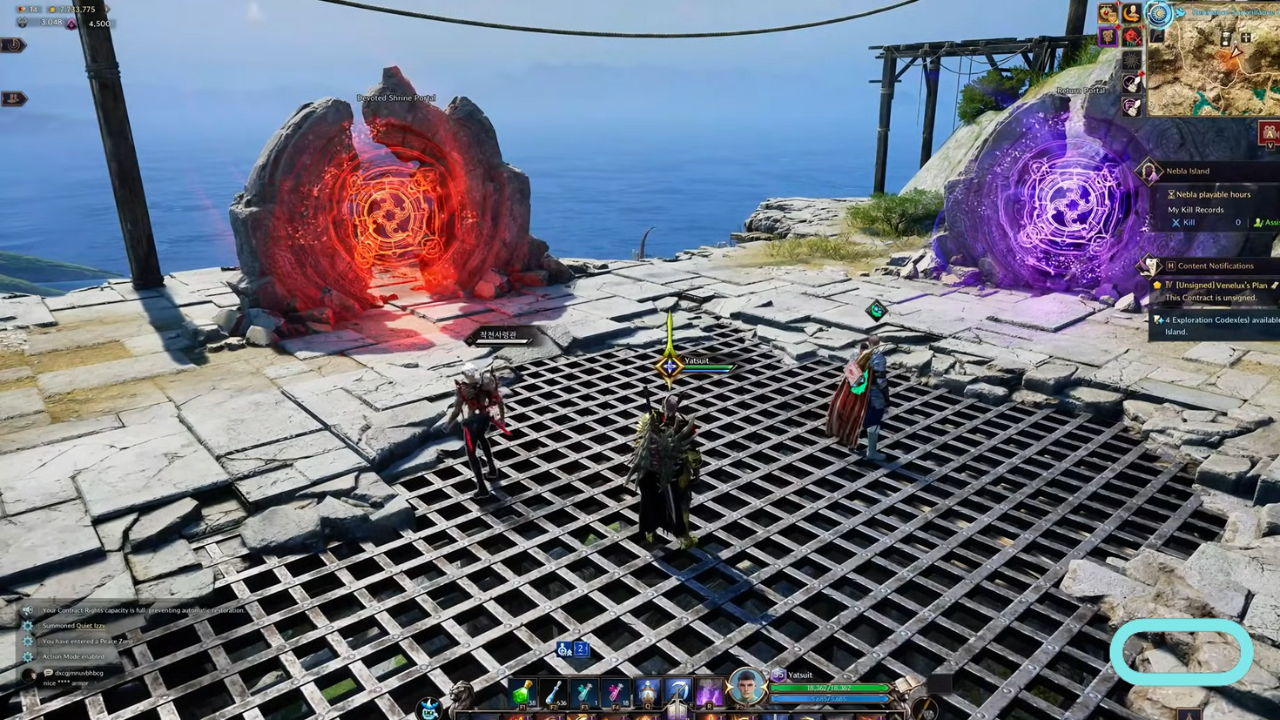Open the compass sun icon above the minimap
The image size is (1280, 720).
coord(1160,14)
